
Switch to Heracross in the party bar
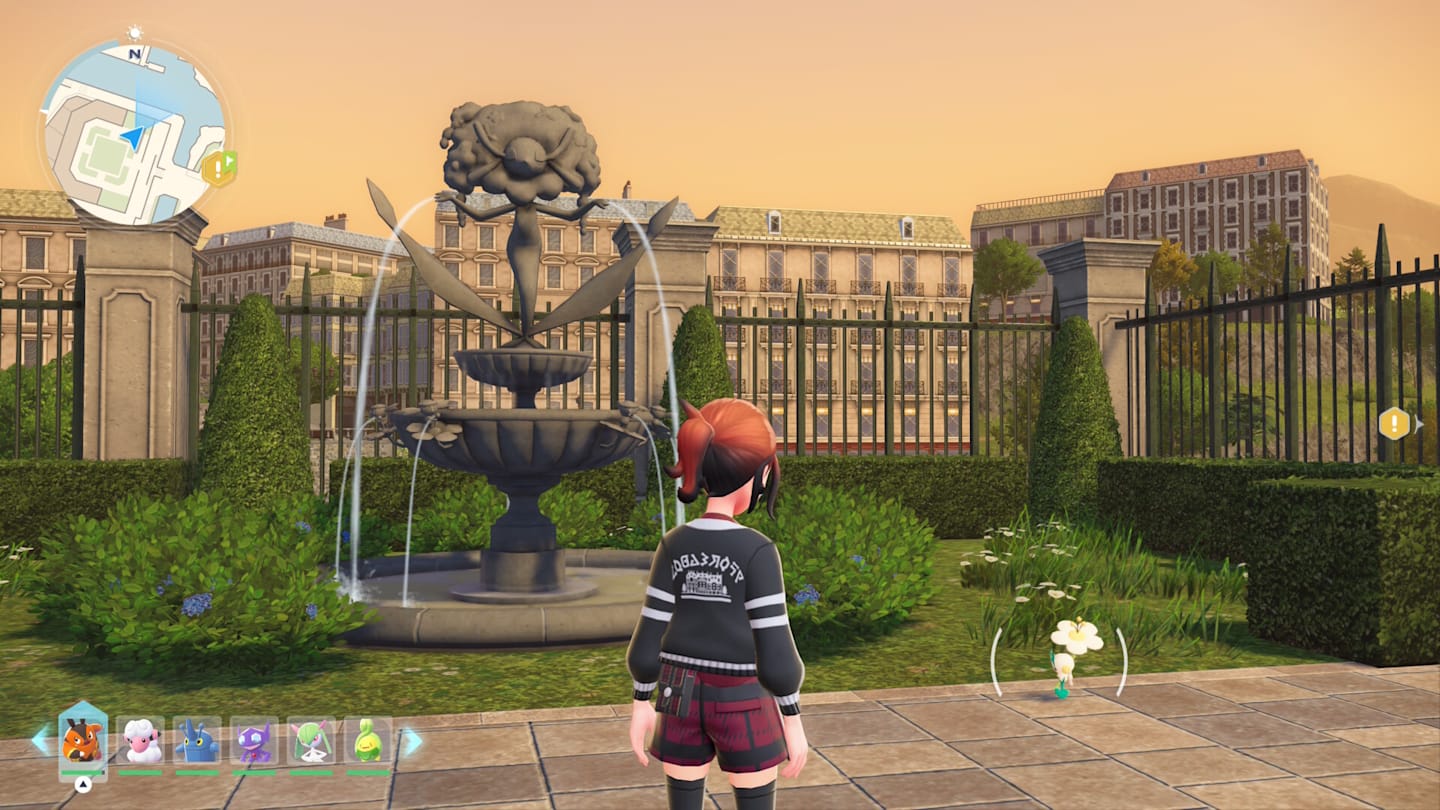pos(197,741)
